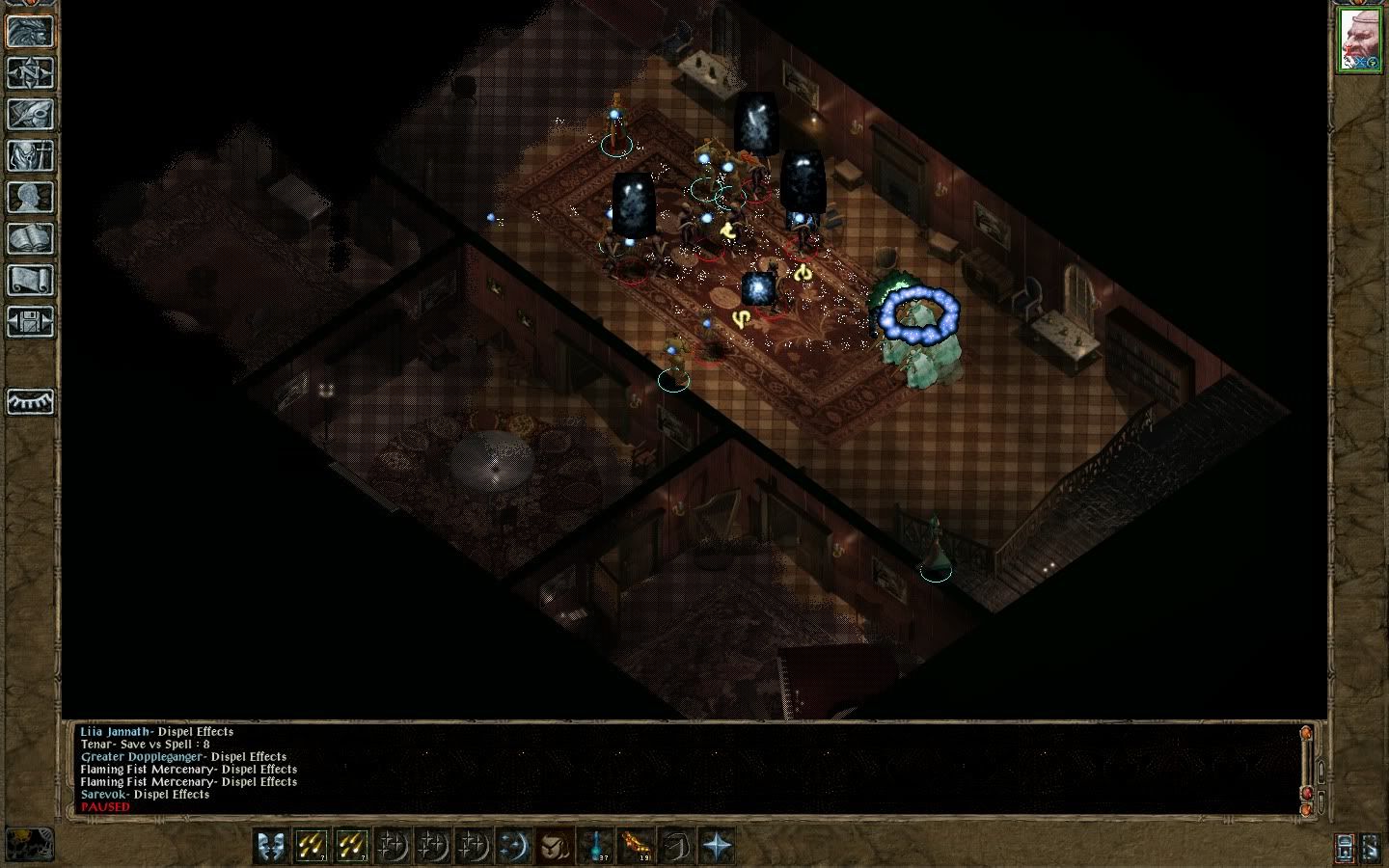
Task: Show the character record with the head silhouette button
Action: tap(30, 197)
